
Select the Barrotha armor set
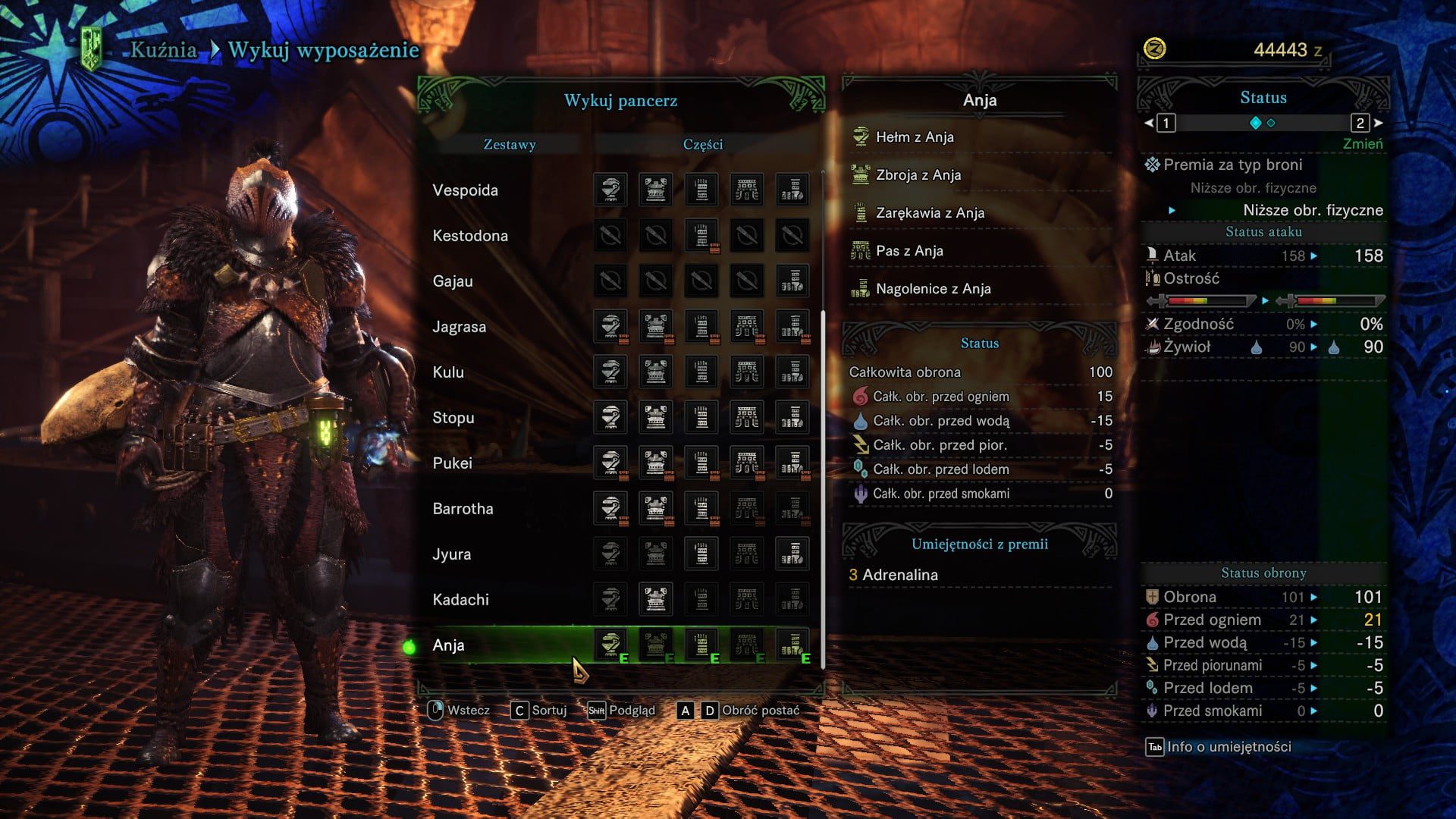tap(463, 509)
